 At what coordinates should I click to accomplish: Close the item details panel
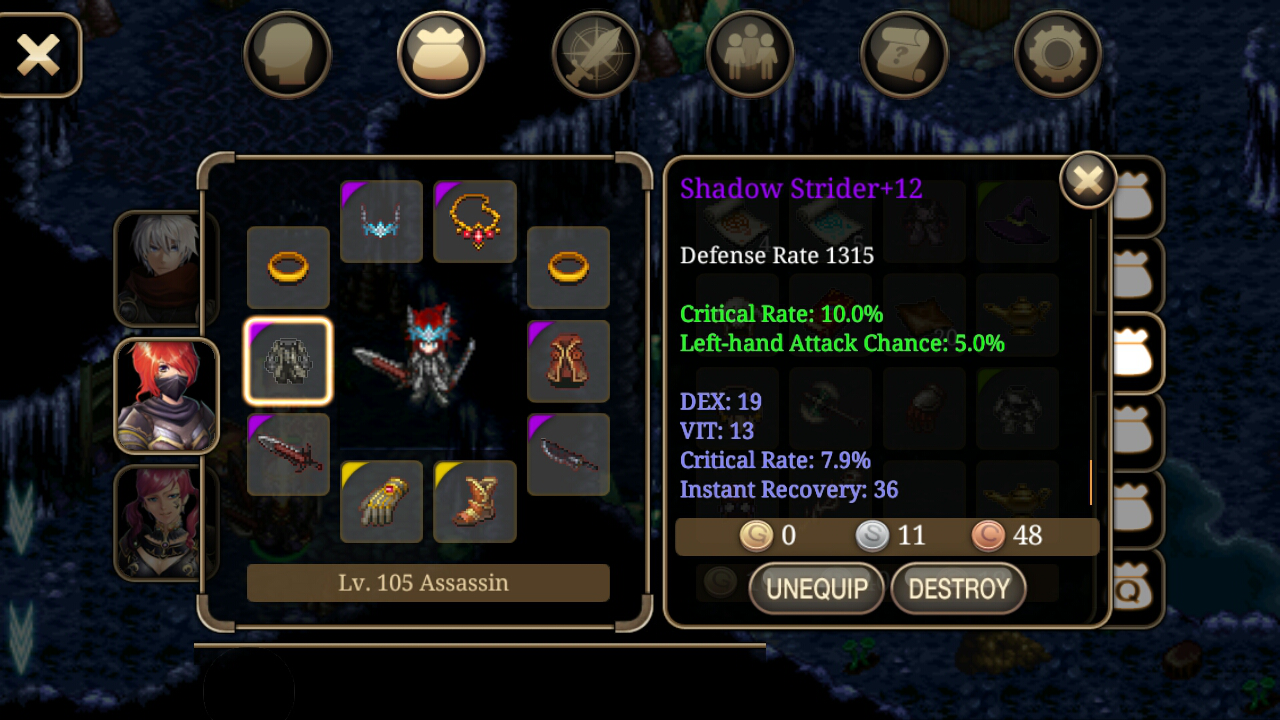(1088, 180)
